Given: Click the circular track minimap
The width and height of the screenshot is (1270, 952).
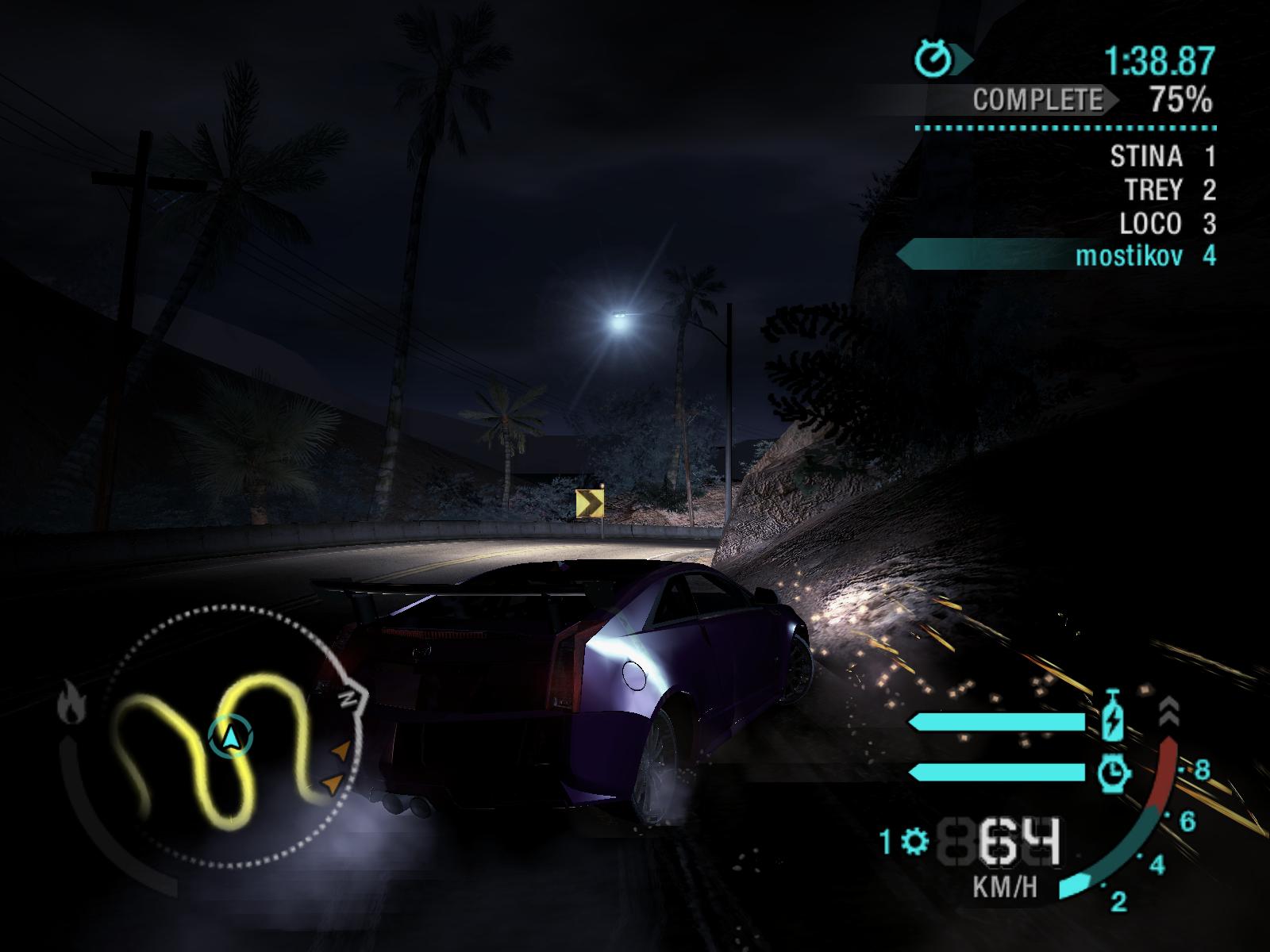Looking at the screenshot, I should pyautogui.click(x=230, y=736).
